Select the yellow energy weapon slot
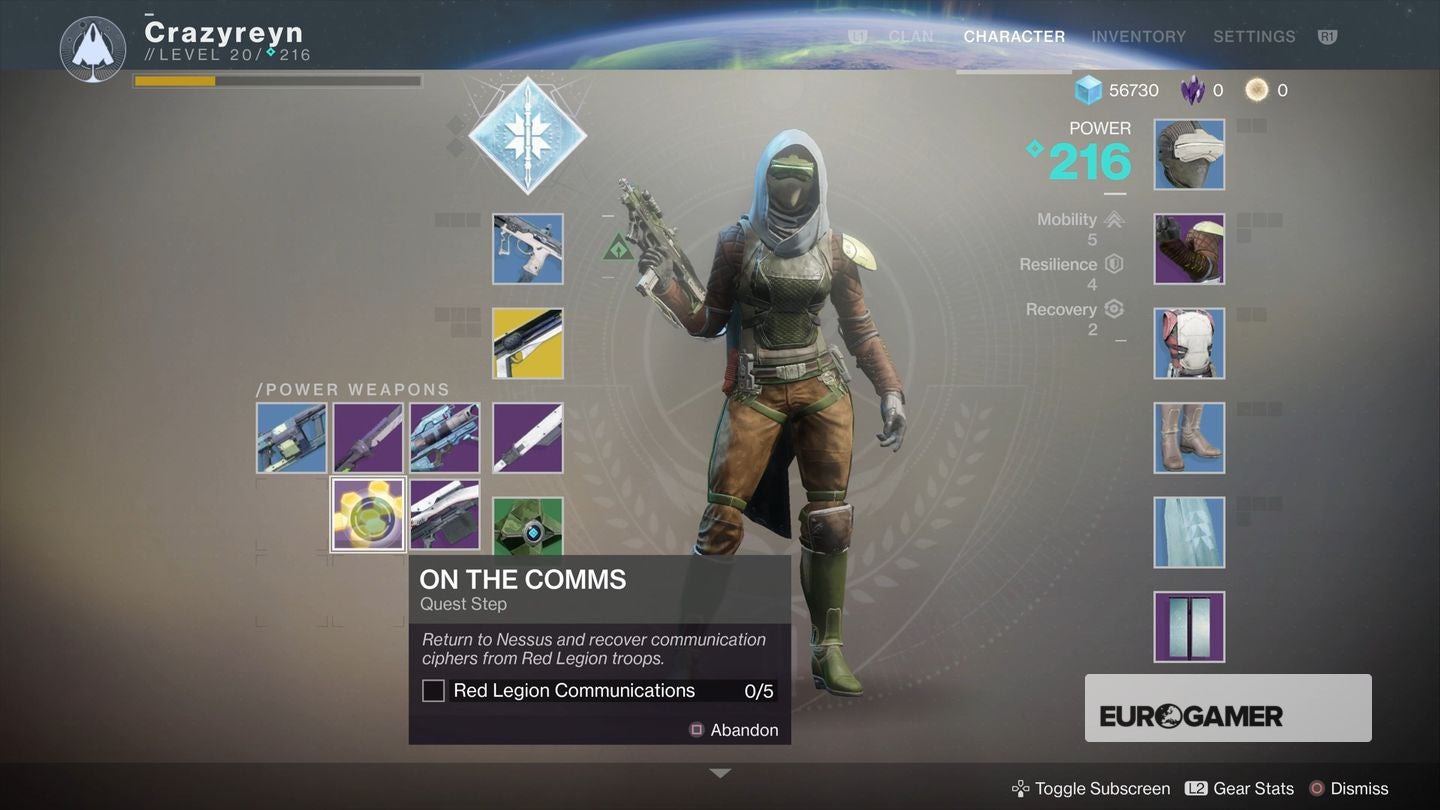Image resolution: width=1440 pixels, height=810 pixels. click(527, 343)
